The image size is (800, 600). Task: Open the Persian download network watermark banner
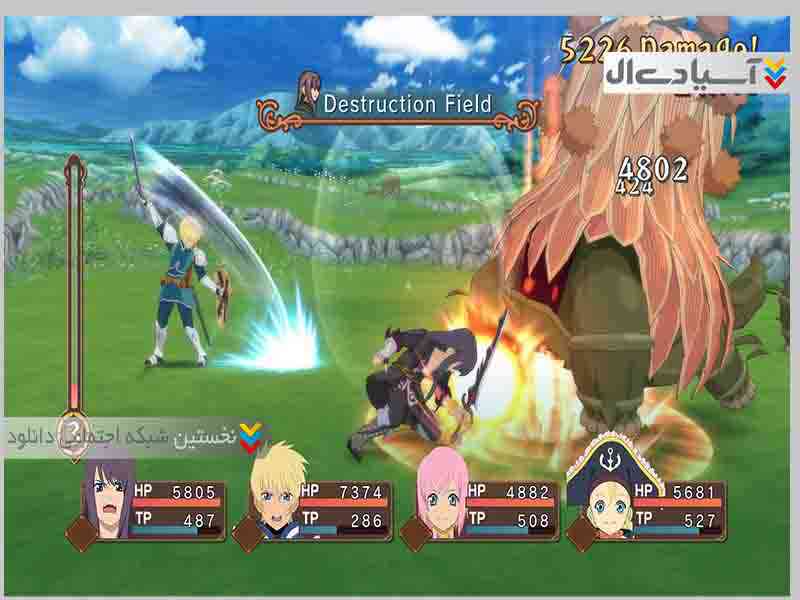135,437
